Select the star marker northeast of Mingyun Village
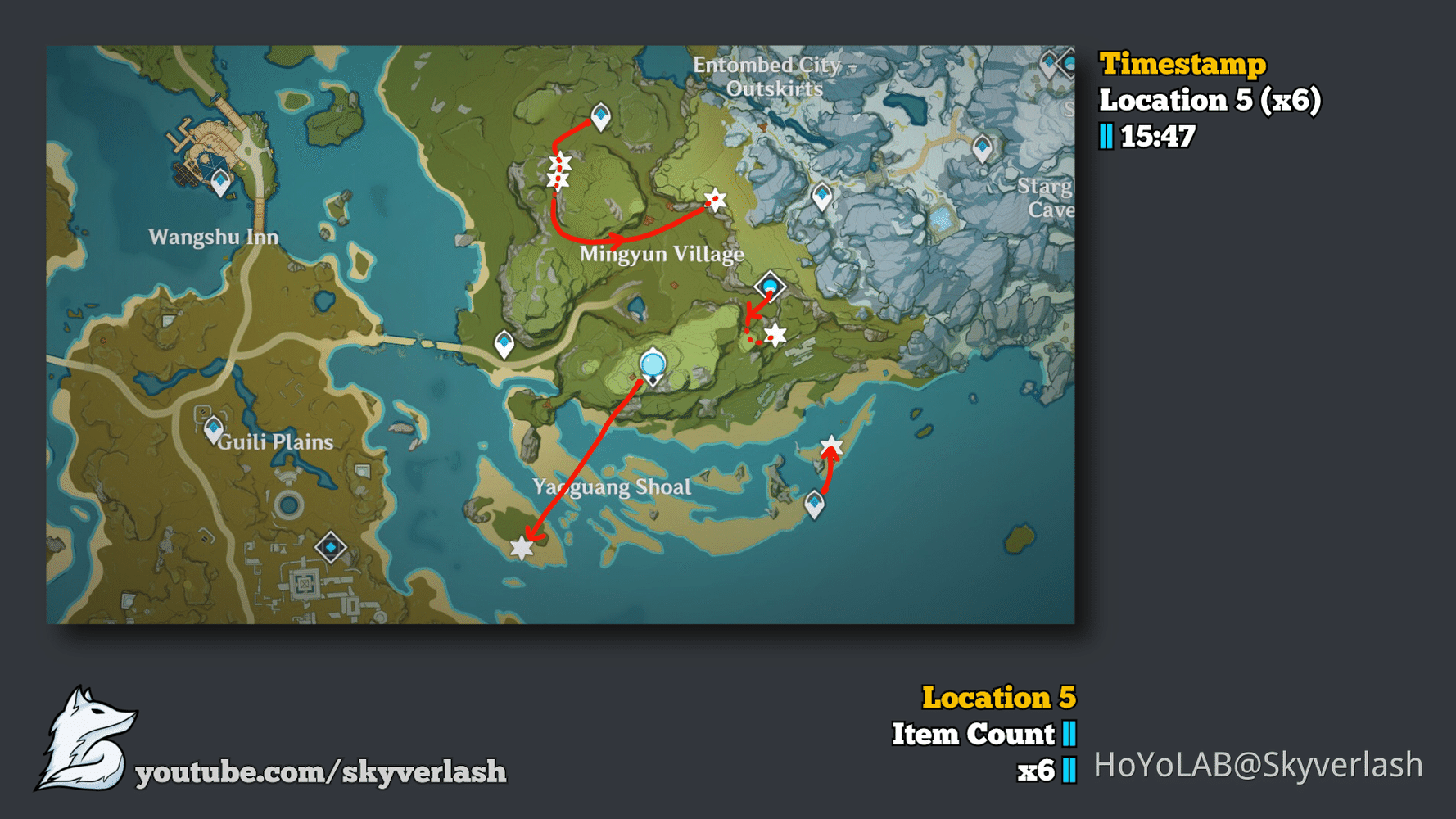Image resolution: width=1456 pixels, height=819 pixels. tap(715, 199)
